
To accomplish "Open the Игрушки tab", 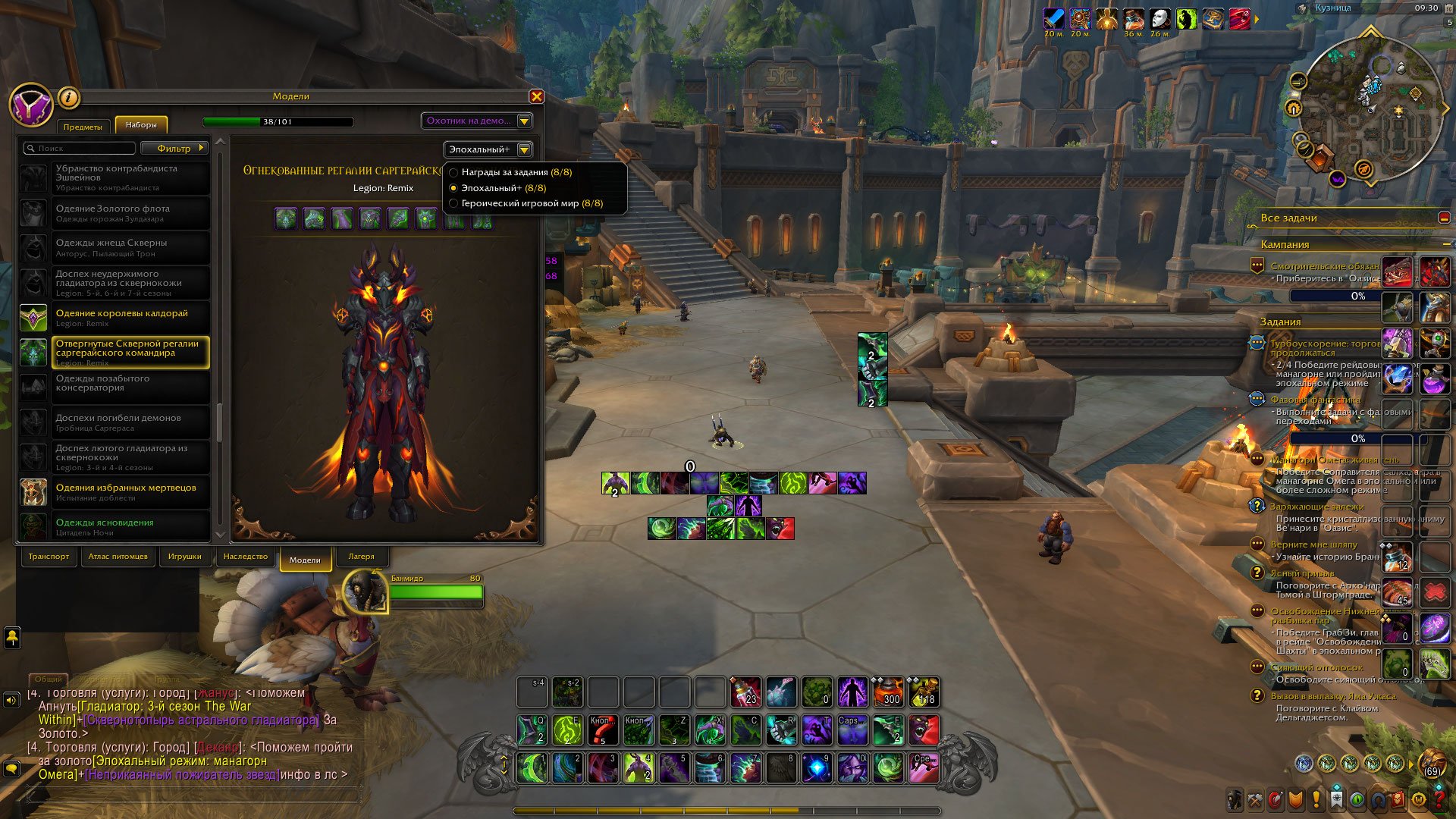I will (x=184, y=557).
